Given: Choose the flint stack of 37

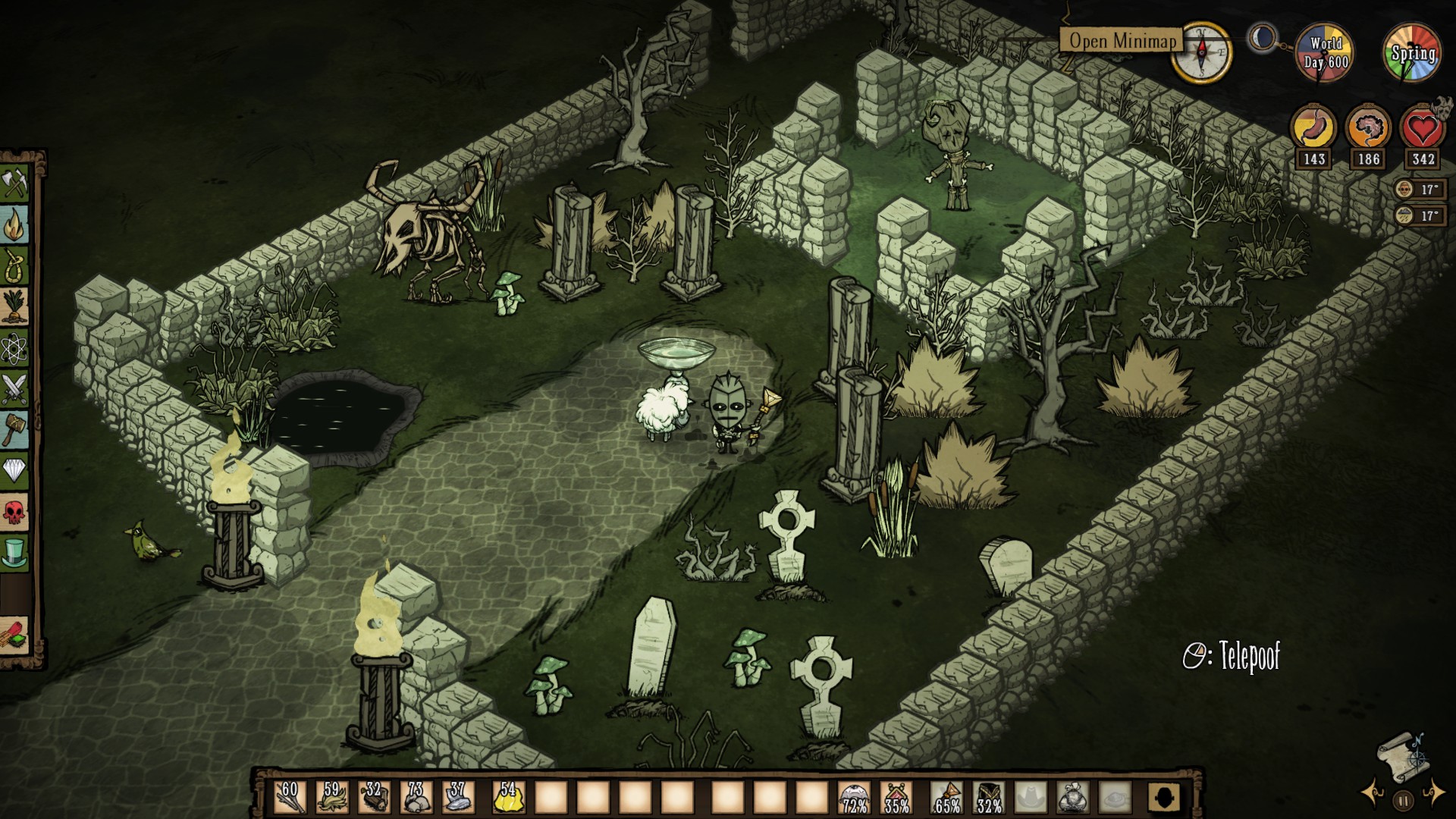Looking at the screenshot, I should tap(457, 798).
